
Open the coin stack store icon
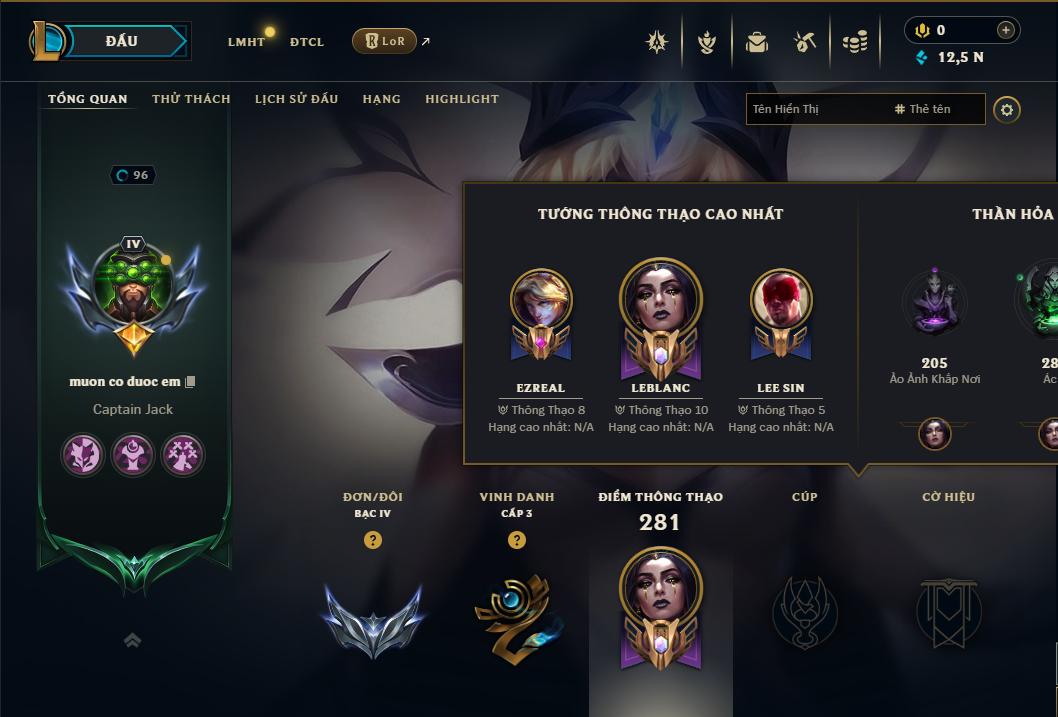pos(854,42)
